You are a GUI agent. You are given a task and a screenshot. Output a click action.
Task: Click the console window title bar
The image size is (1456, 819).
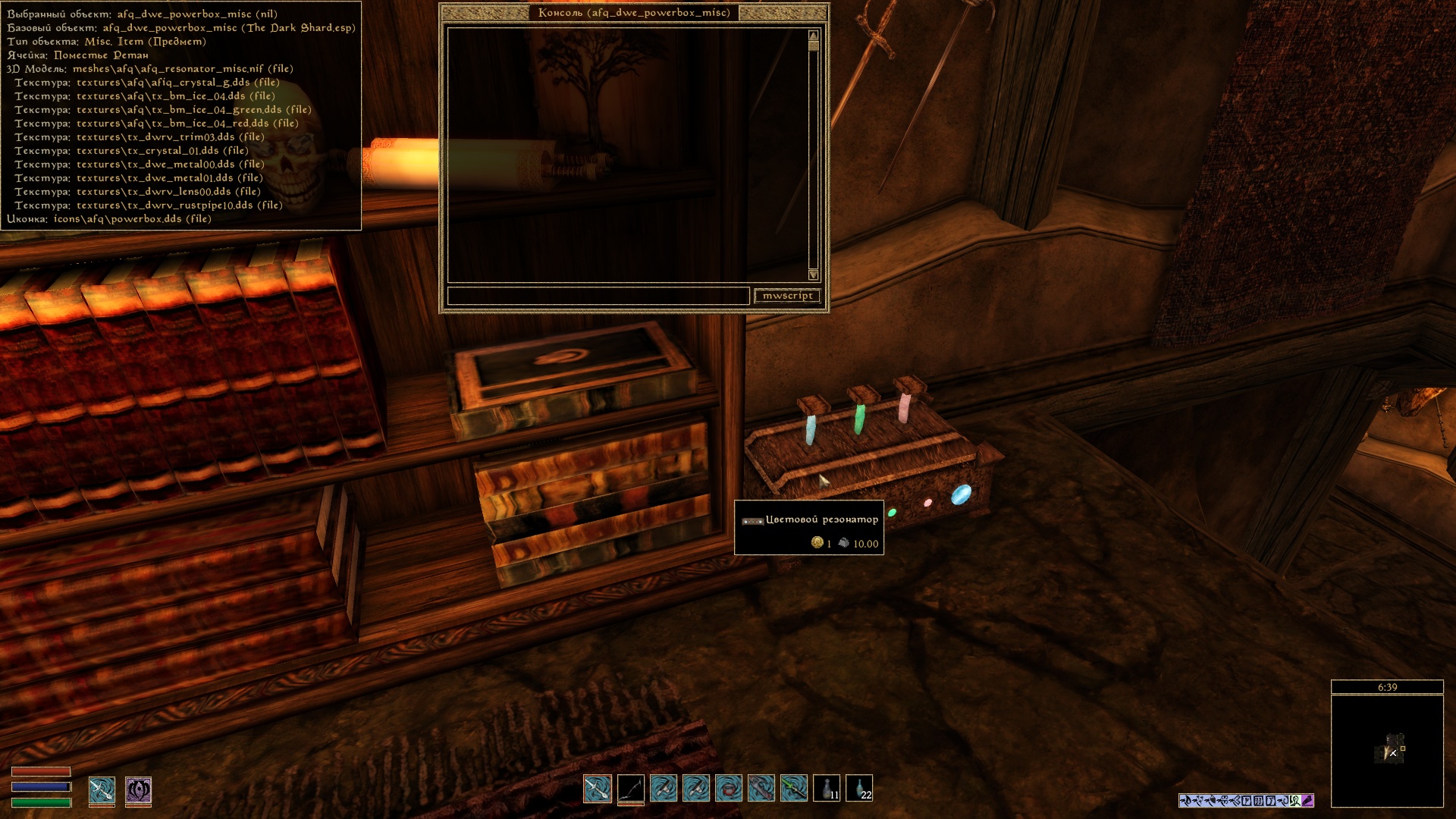click(634, 13)
